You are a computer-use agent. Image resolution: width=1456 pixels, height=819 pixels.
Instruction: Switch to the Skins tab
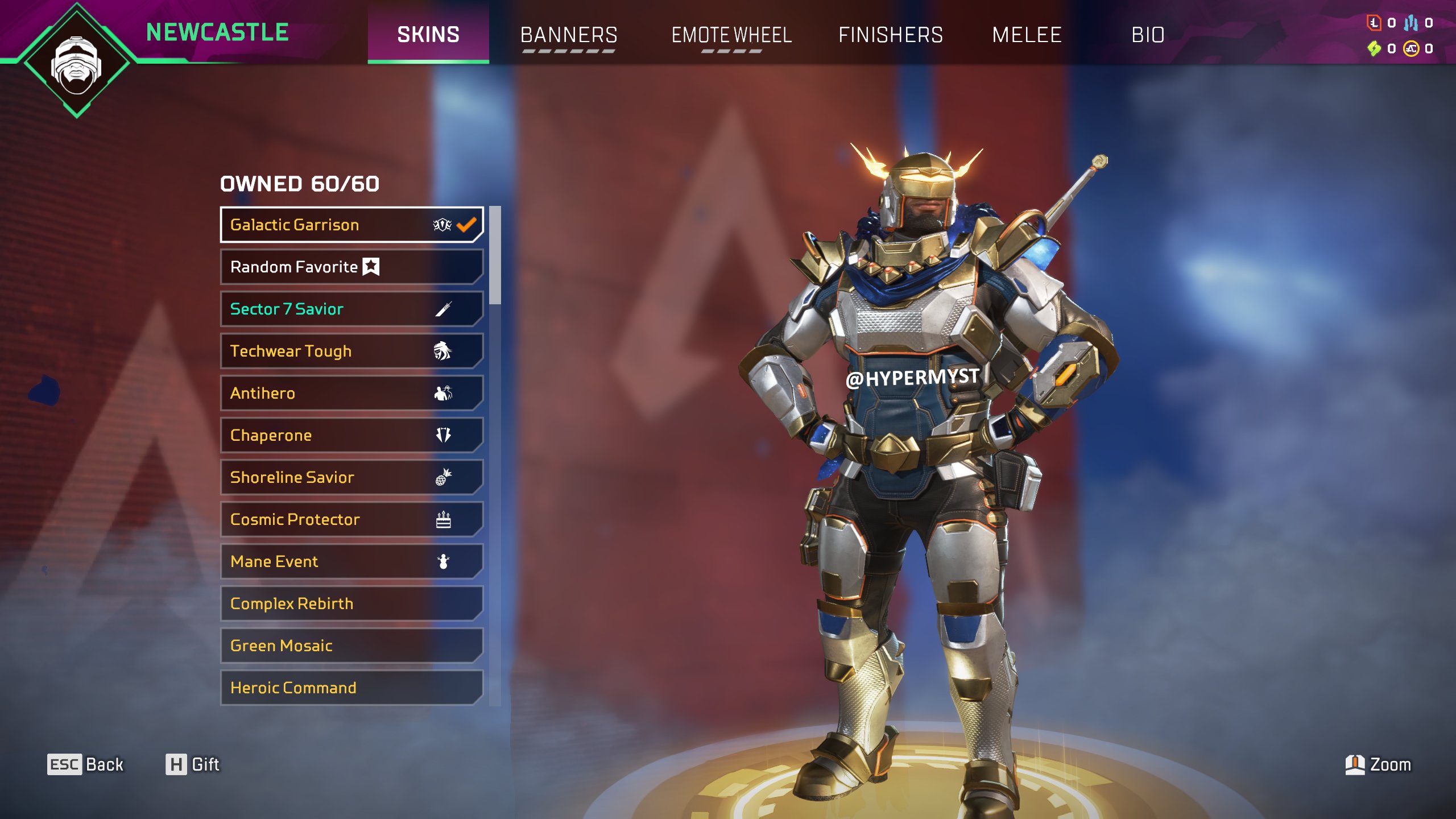(x=428, y=35)
